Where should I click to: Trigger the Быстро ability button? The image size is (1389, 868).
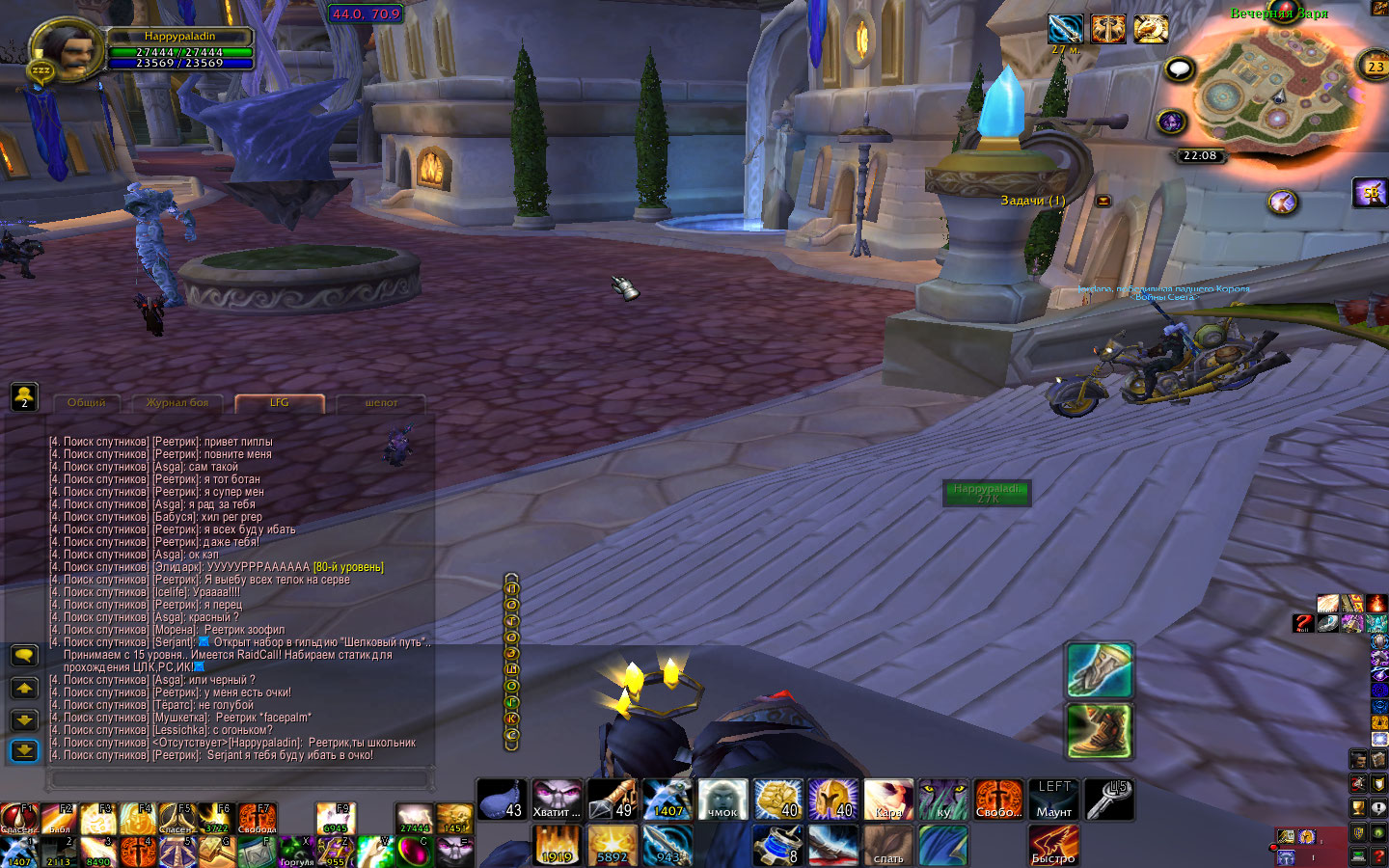click(x=1053, y=846)
